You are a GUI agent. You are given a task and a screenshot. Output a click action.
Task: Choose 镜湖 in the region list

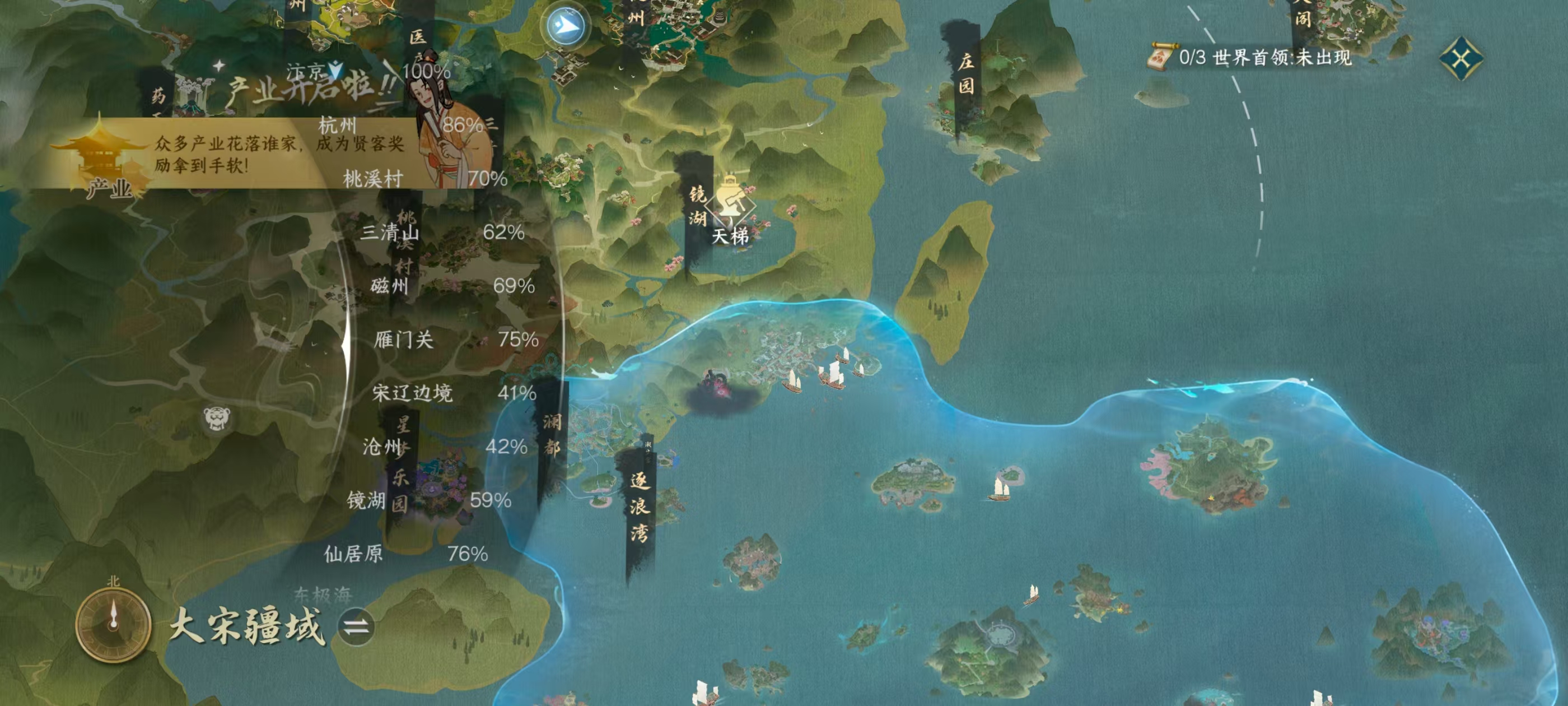point(366,500)
